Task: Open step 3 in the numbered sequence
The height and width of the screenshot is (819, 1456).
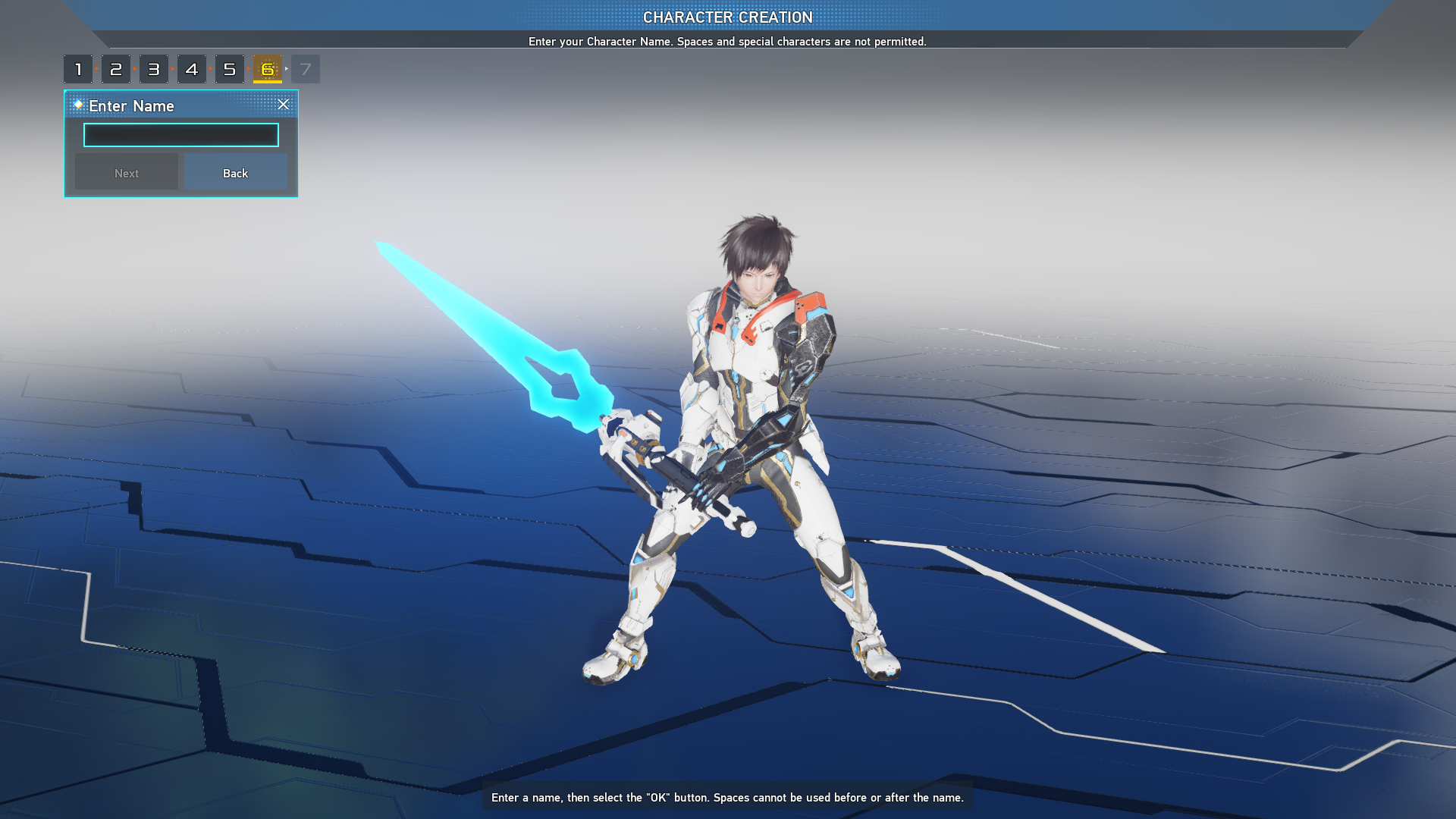Action: point(154,68)
